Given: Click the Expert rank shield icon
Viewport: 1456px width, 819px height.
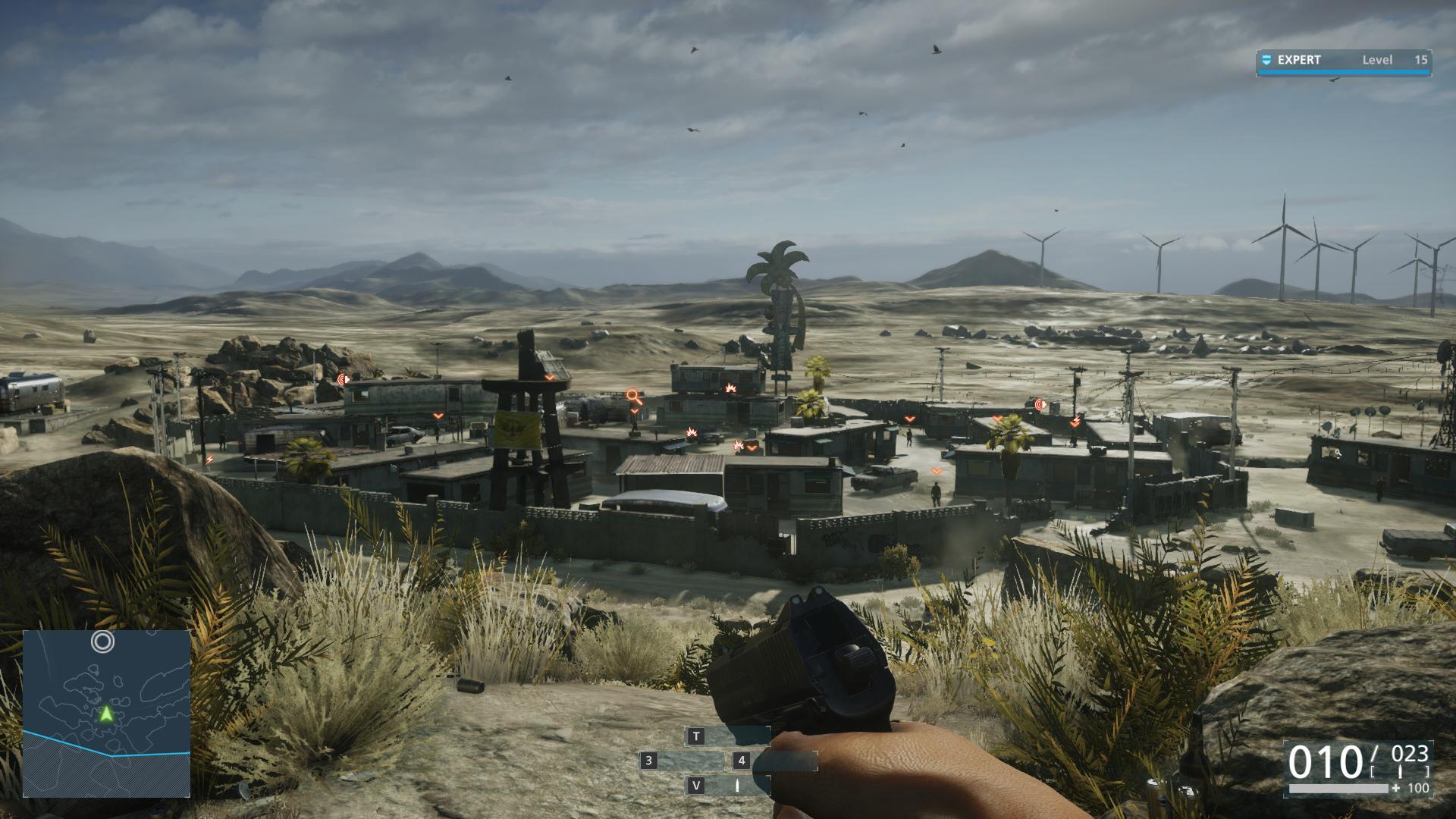Looking at the screenshot, I should 1266,60.
